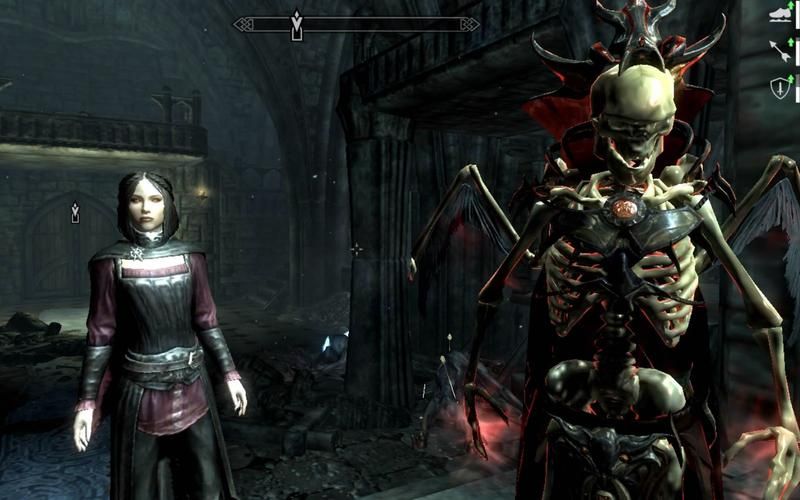
Task: Click the quest marker on the compass bar
Action: [x=296, y=25]
